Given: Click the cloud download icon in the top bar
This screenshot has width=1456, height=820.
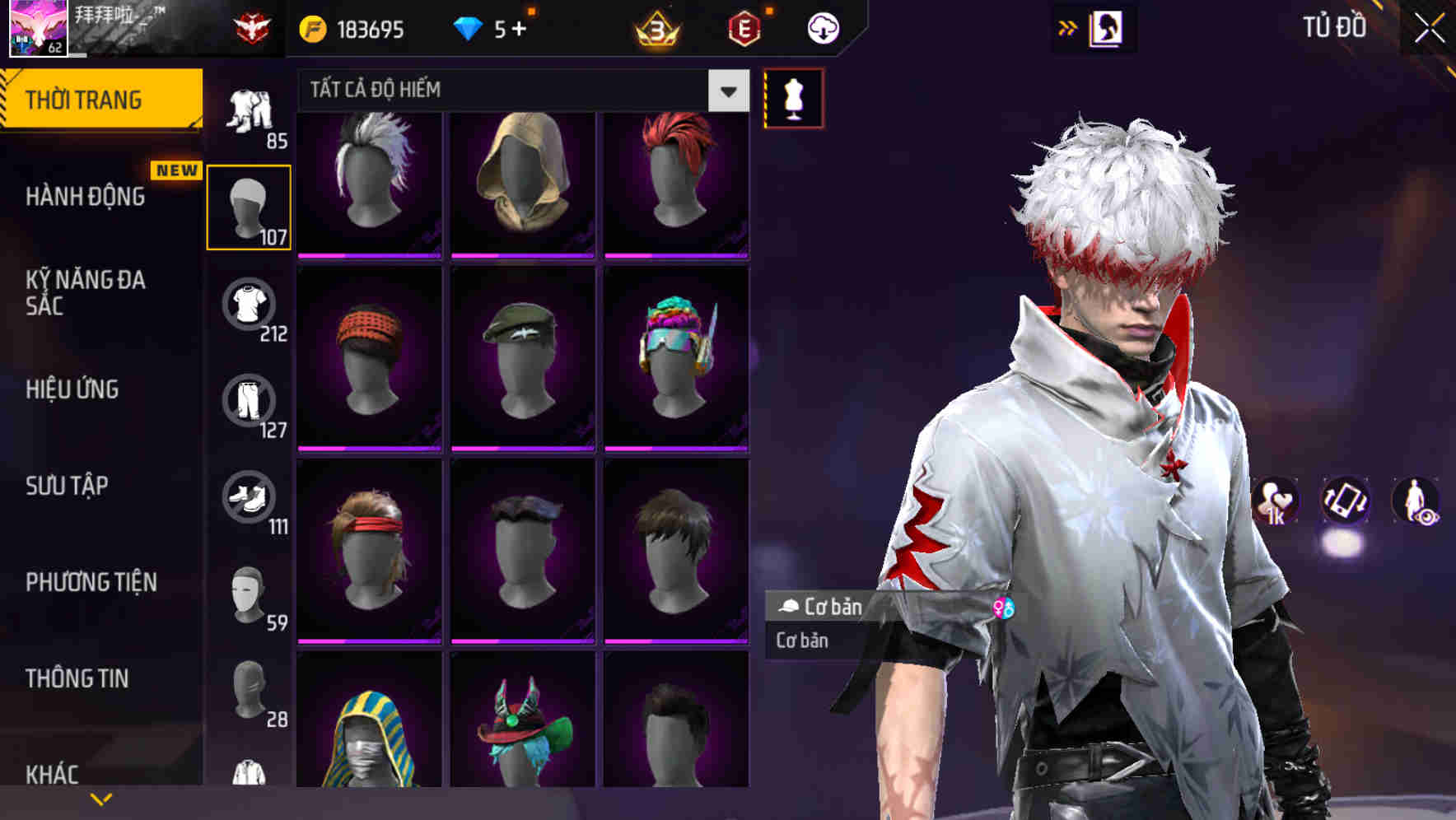Looking at the screenshot, I should [822, 27].
